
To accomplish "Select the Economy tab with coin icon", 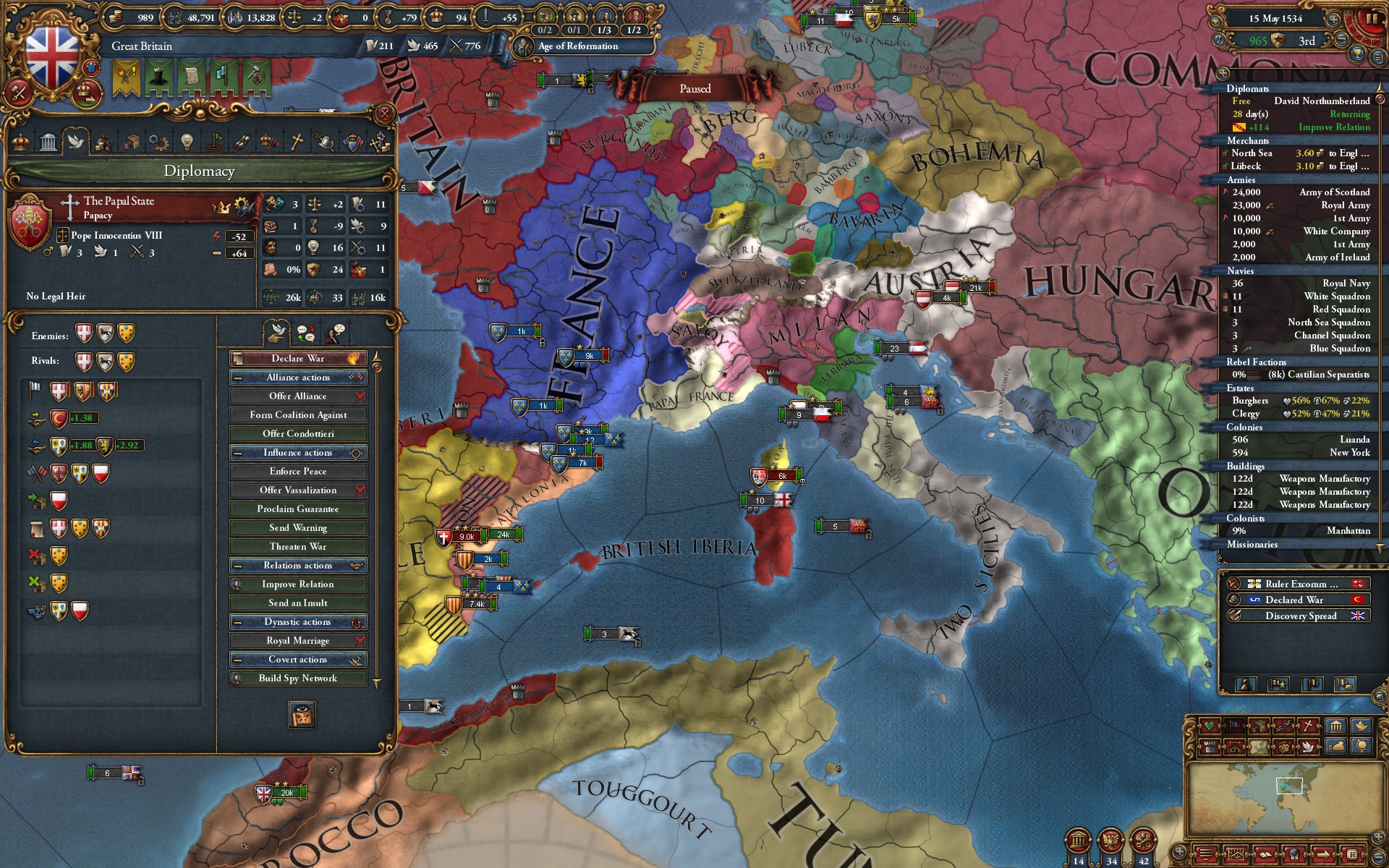I will pos(104,142).
